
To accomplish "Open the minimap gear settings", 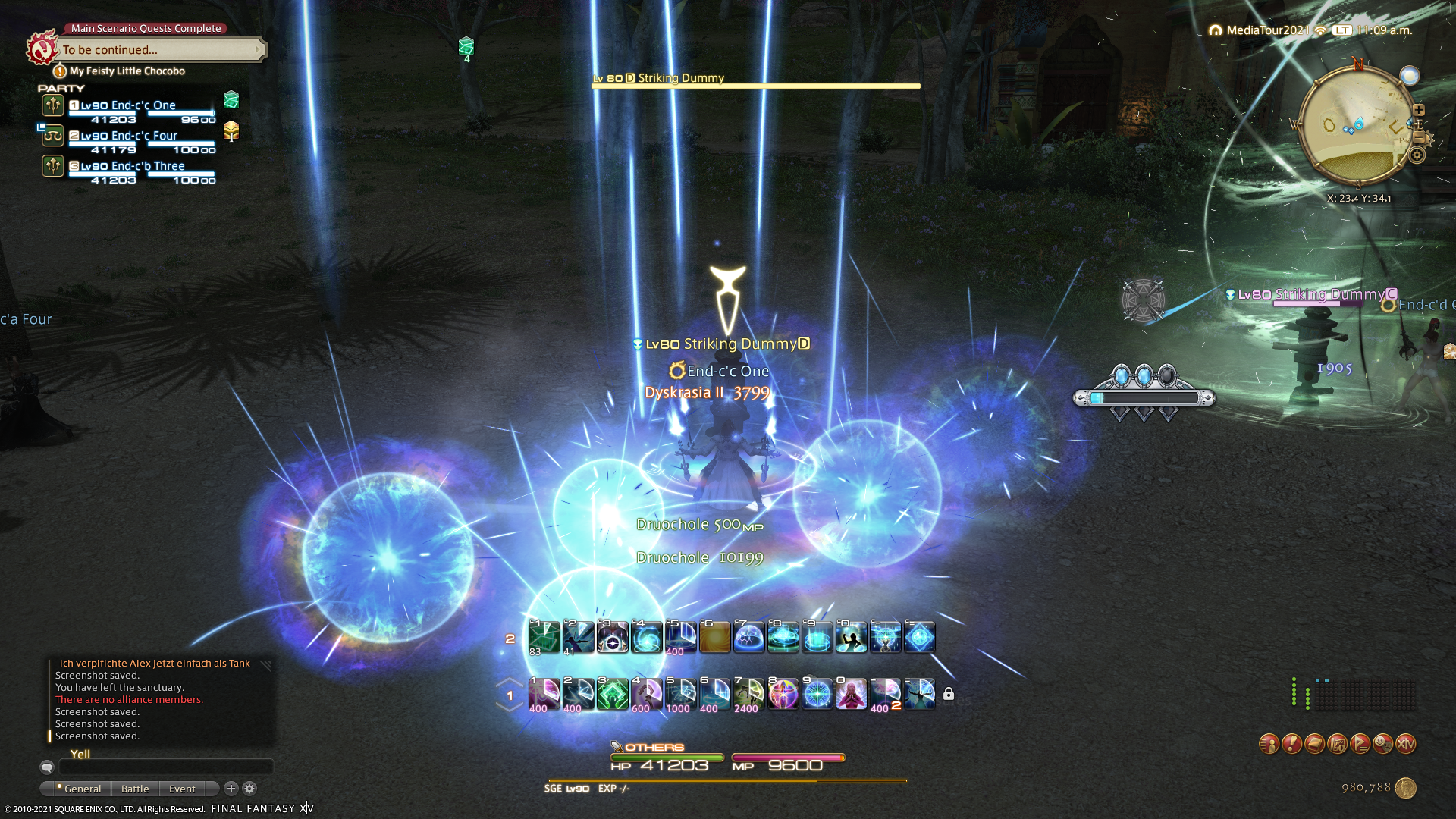I will (1417, 155).
